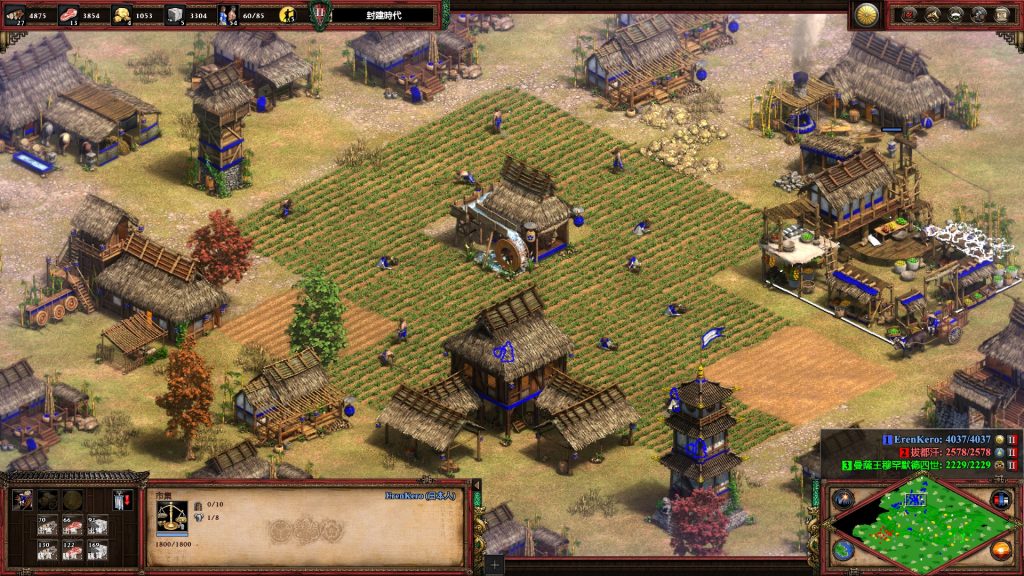Click the banner icon with red exclamation mark
This screenshot has height=576, width=1024.
click(x=124, y=500)
